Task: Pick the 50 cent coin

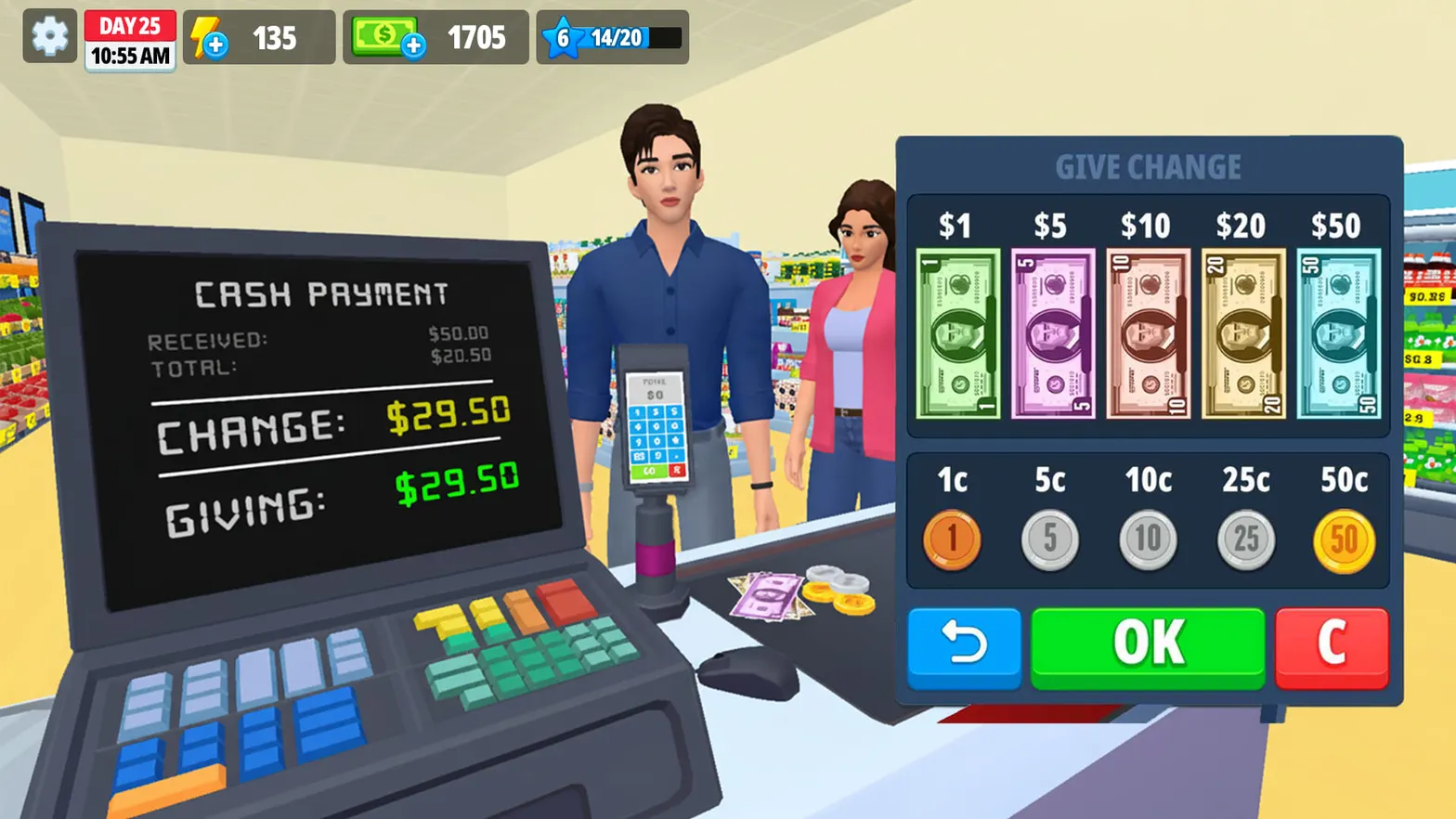Action: point(1343,539)
